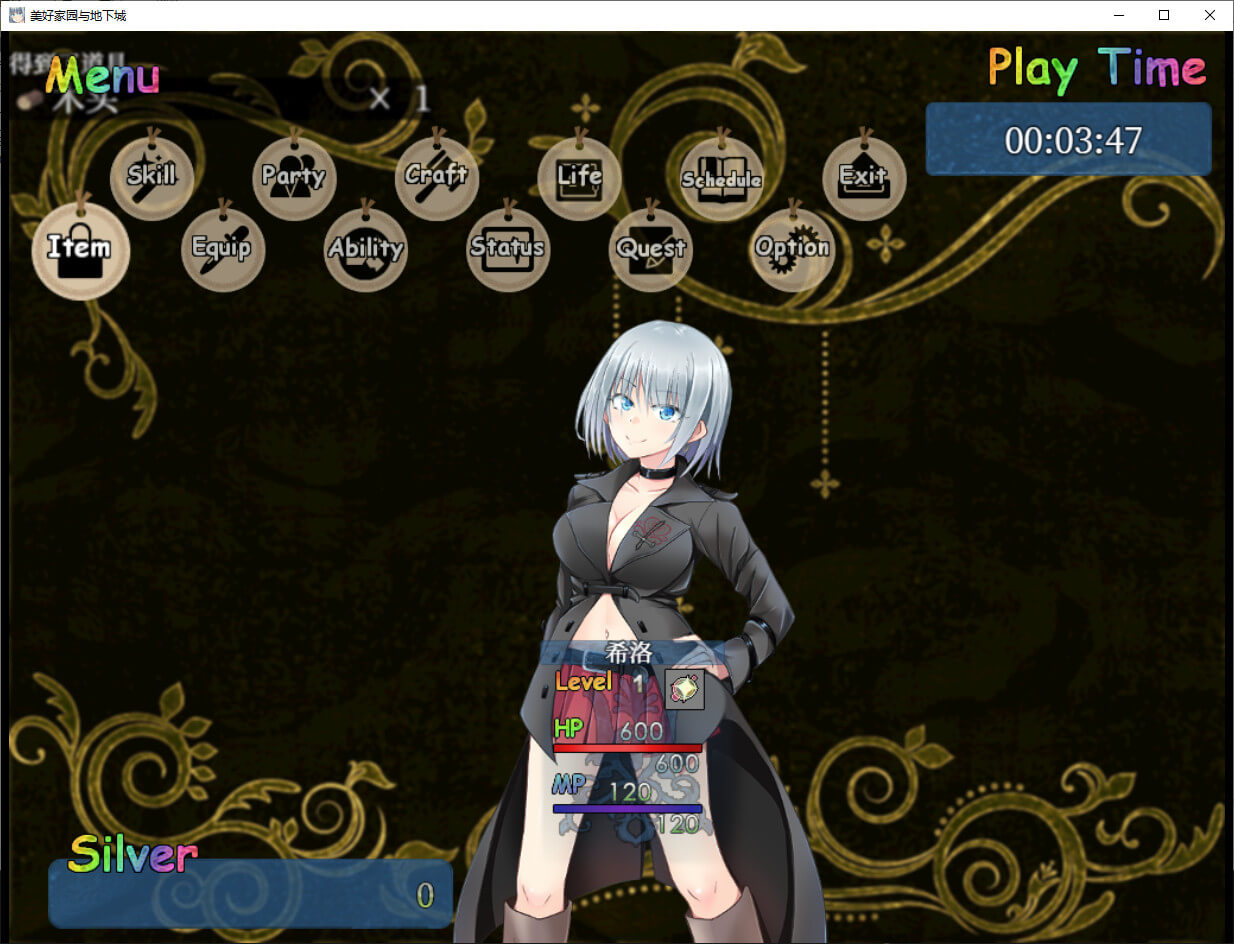View the Quest log
The image size is (1234, 944).
tap(651, 250)
